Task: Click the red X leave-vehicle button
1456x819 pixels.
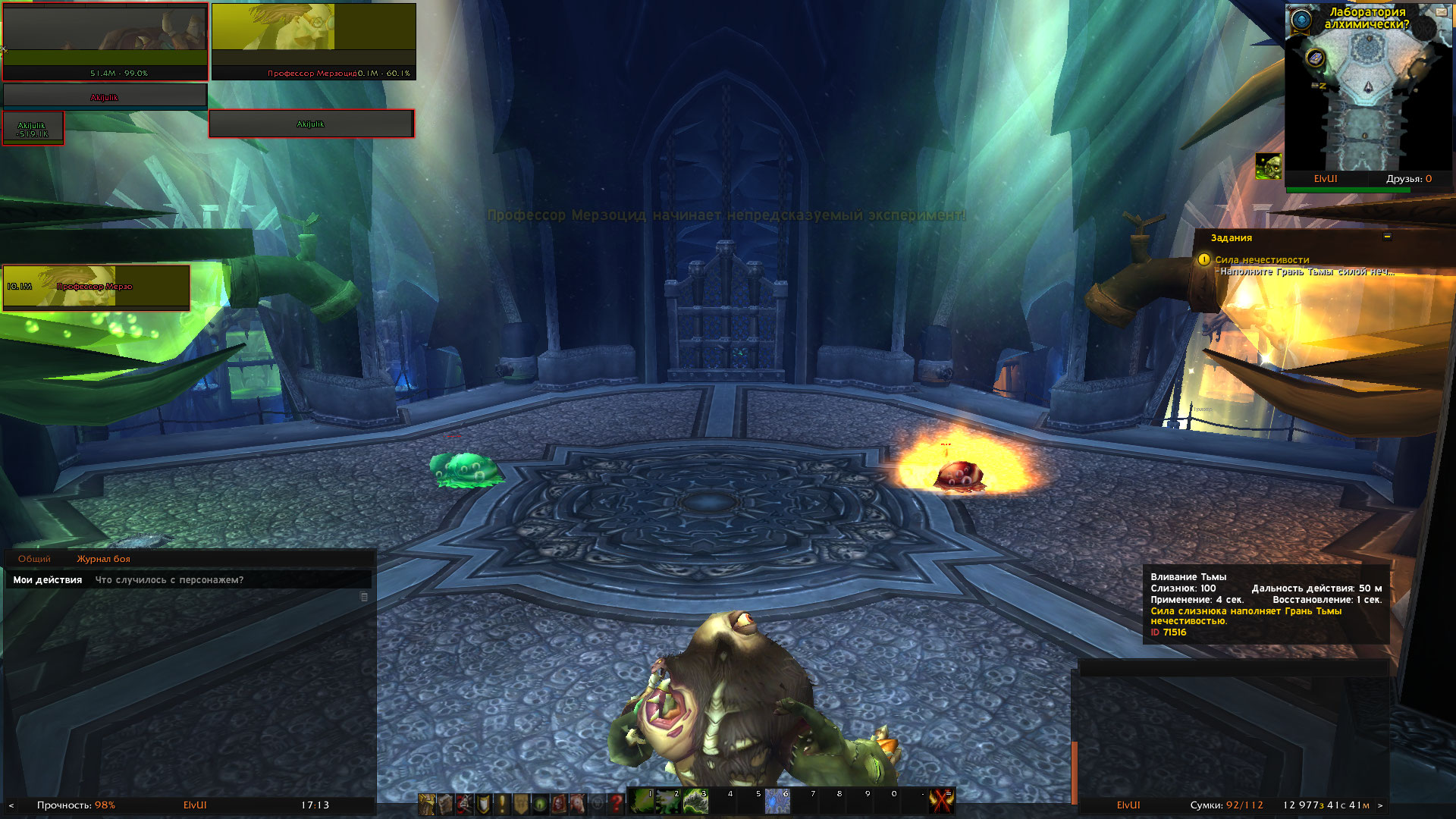Action: [942, 802]
